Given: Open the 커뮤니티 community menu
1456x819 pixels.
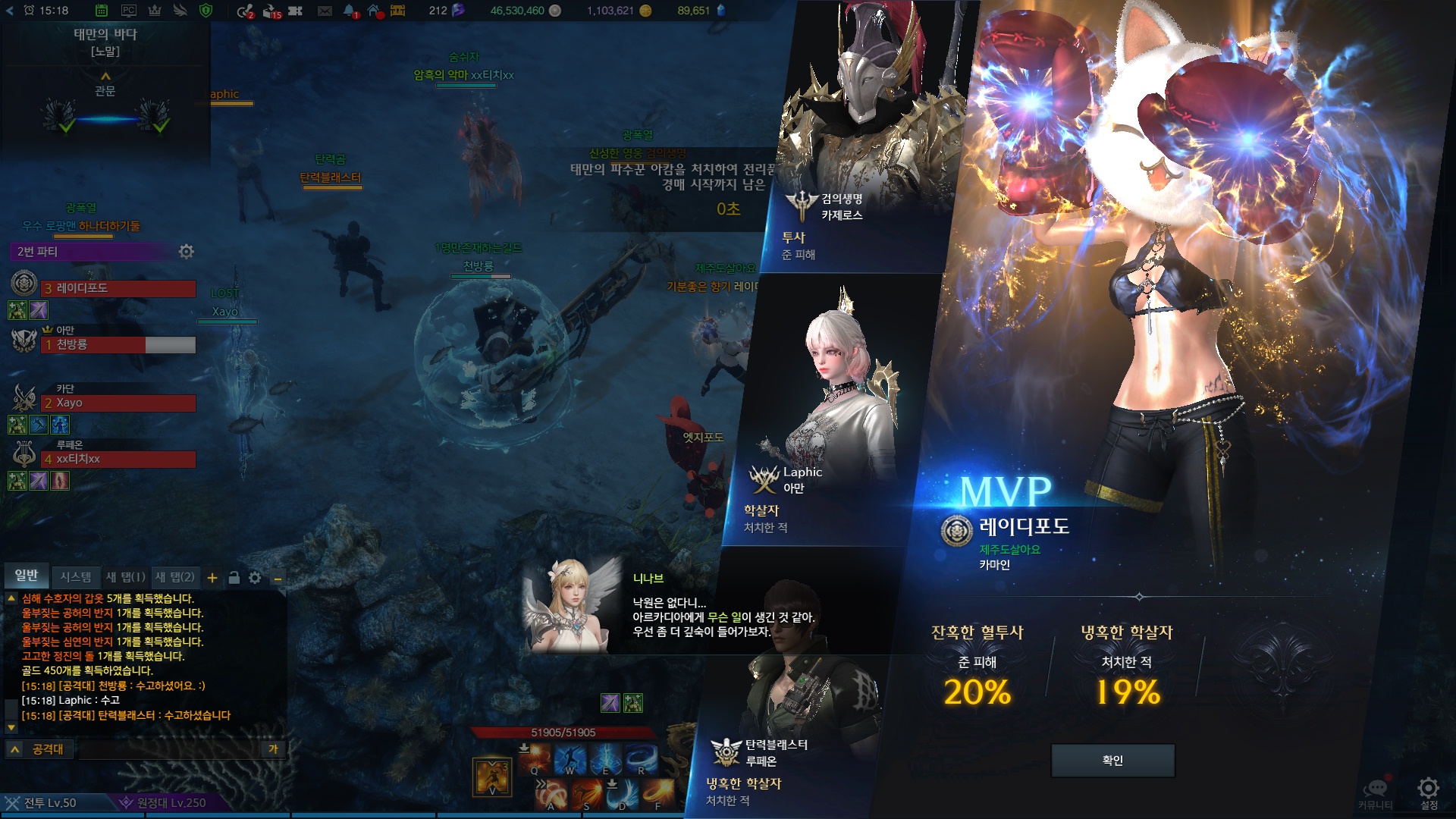Looking at the screenshot, I should point(1376,792).
